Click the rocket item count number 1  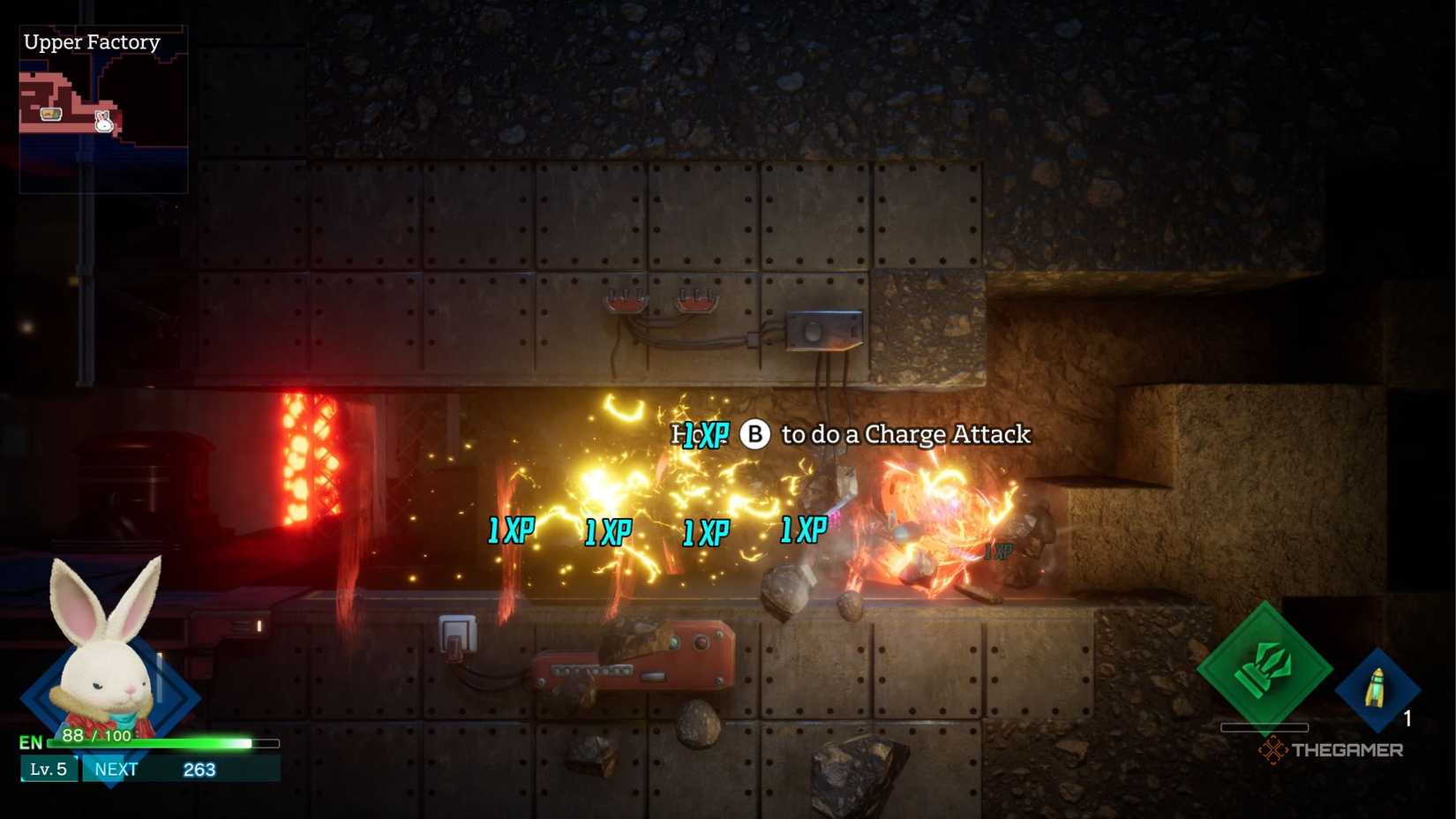1406,719
